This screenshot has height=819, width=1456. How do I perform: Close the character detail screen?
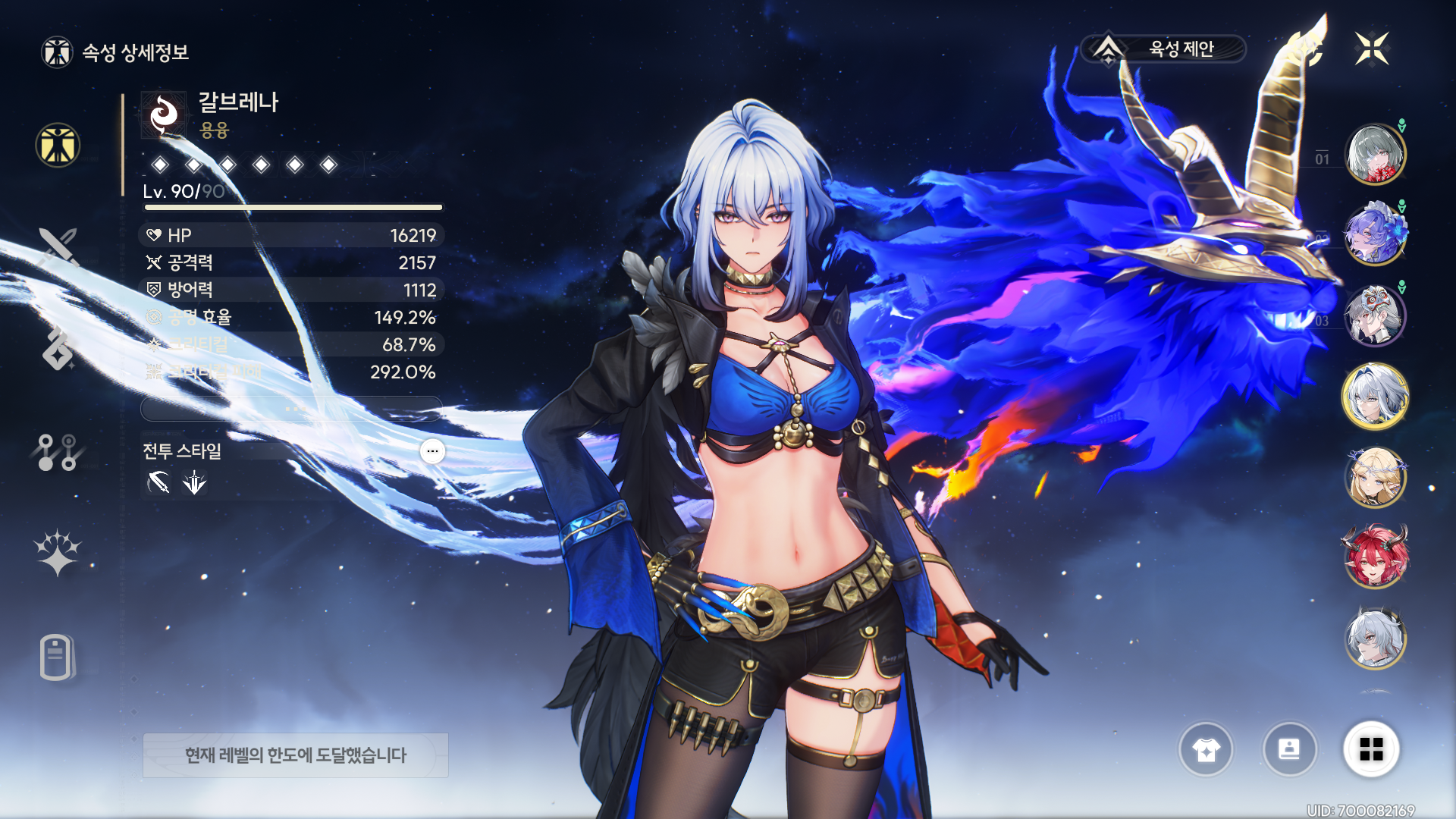[1371, 49]
